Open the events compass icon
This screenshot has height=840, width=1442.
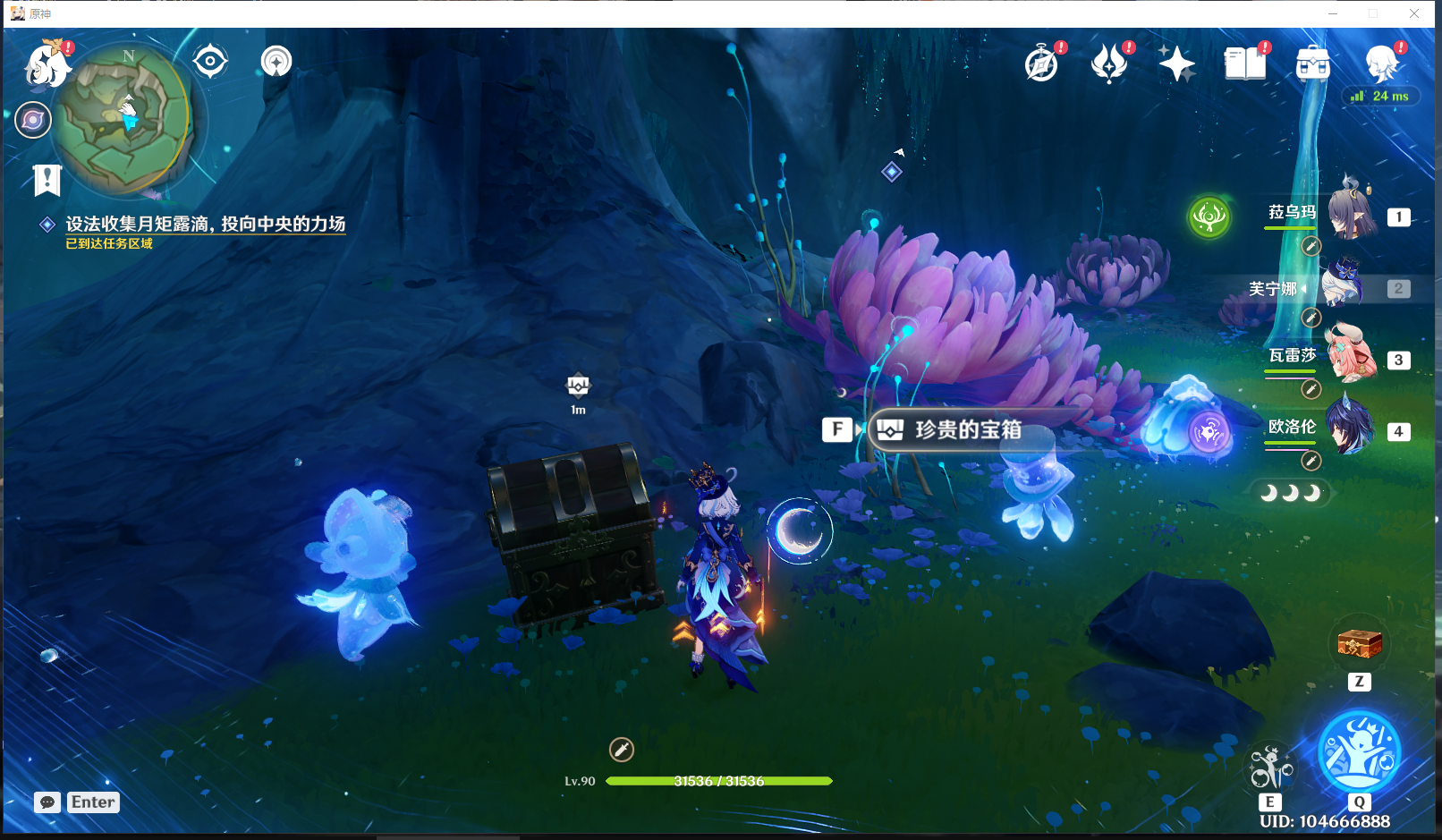1042,64
